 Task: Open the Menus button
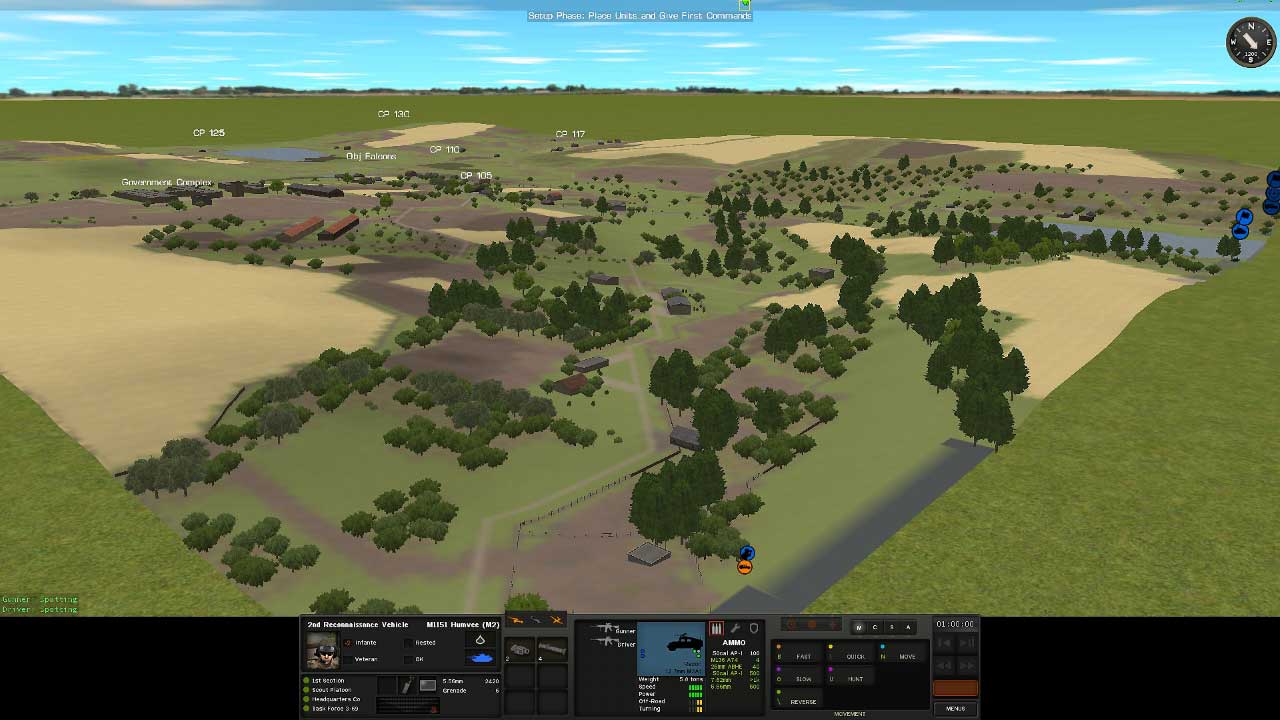pos(955,708)
